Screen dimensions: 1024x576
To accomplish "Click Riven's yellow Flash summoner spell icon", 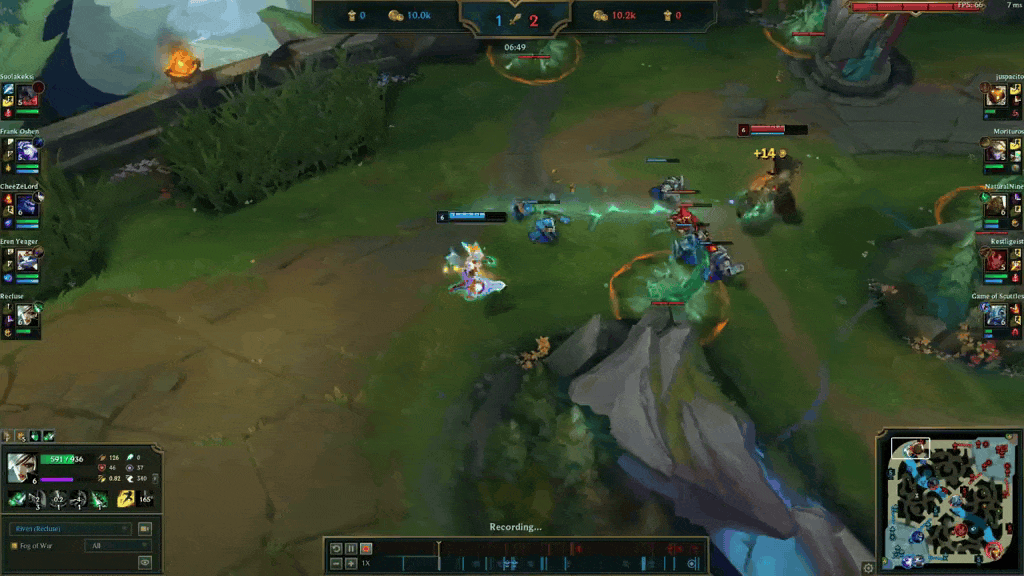I will click(x=126, y=498).
